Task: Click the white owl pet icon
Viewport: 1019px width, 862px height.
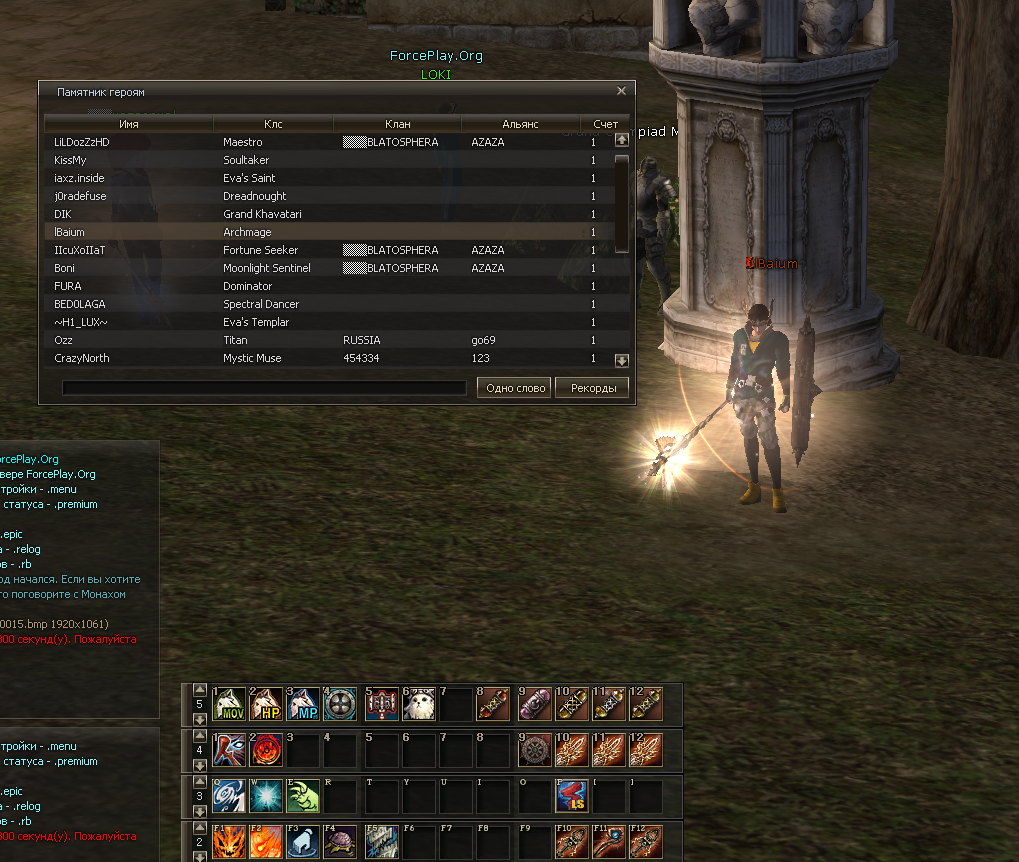Action: click(x=416, y=704)
